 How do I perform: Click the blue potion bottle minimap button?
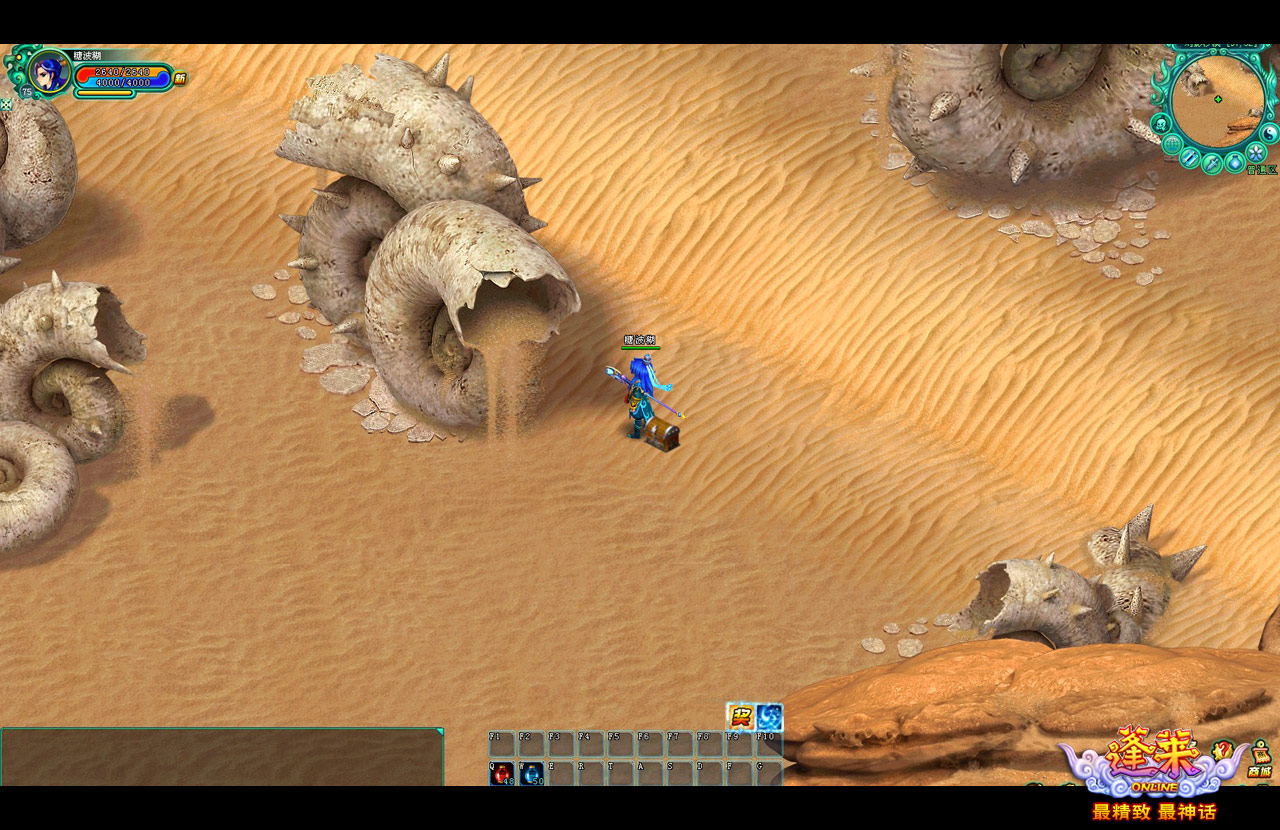point(1235,161)
